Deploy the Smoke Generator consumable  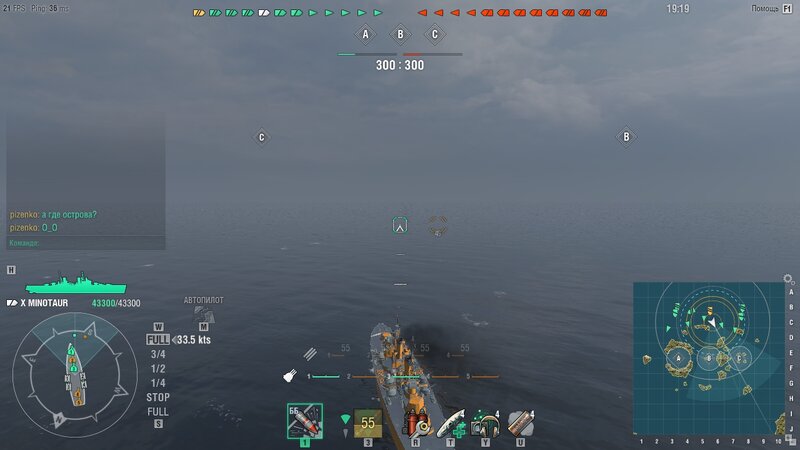coord(519,423)
